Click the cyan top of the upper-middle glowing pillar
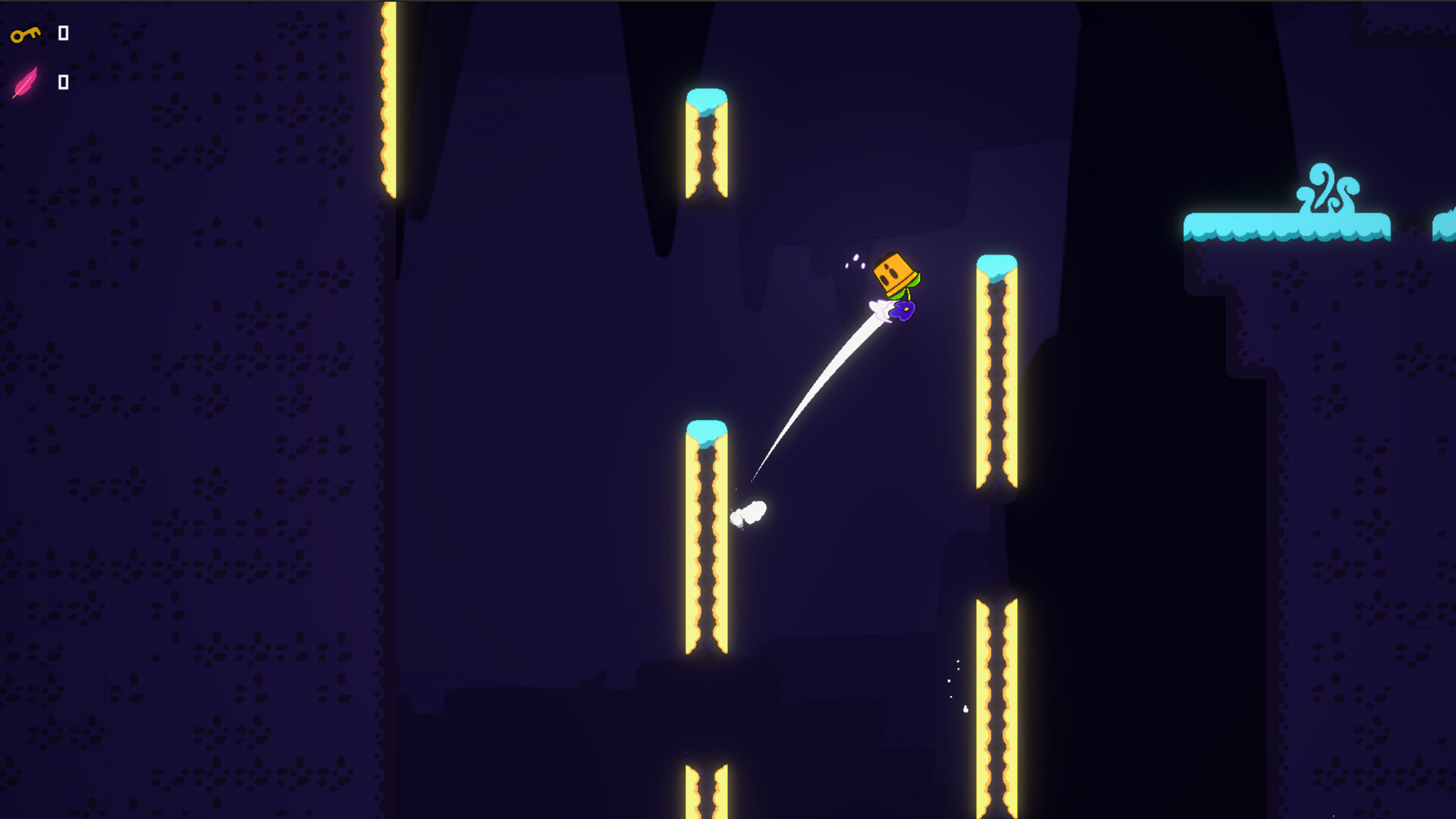 pos(706,99)
